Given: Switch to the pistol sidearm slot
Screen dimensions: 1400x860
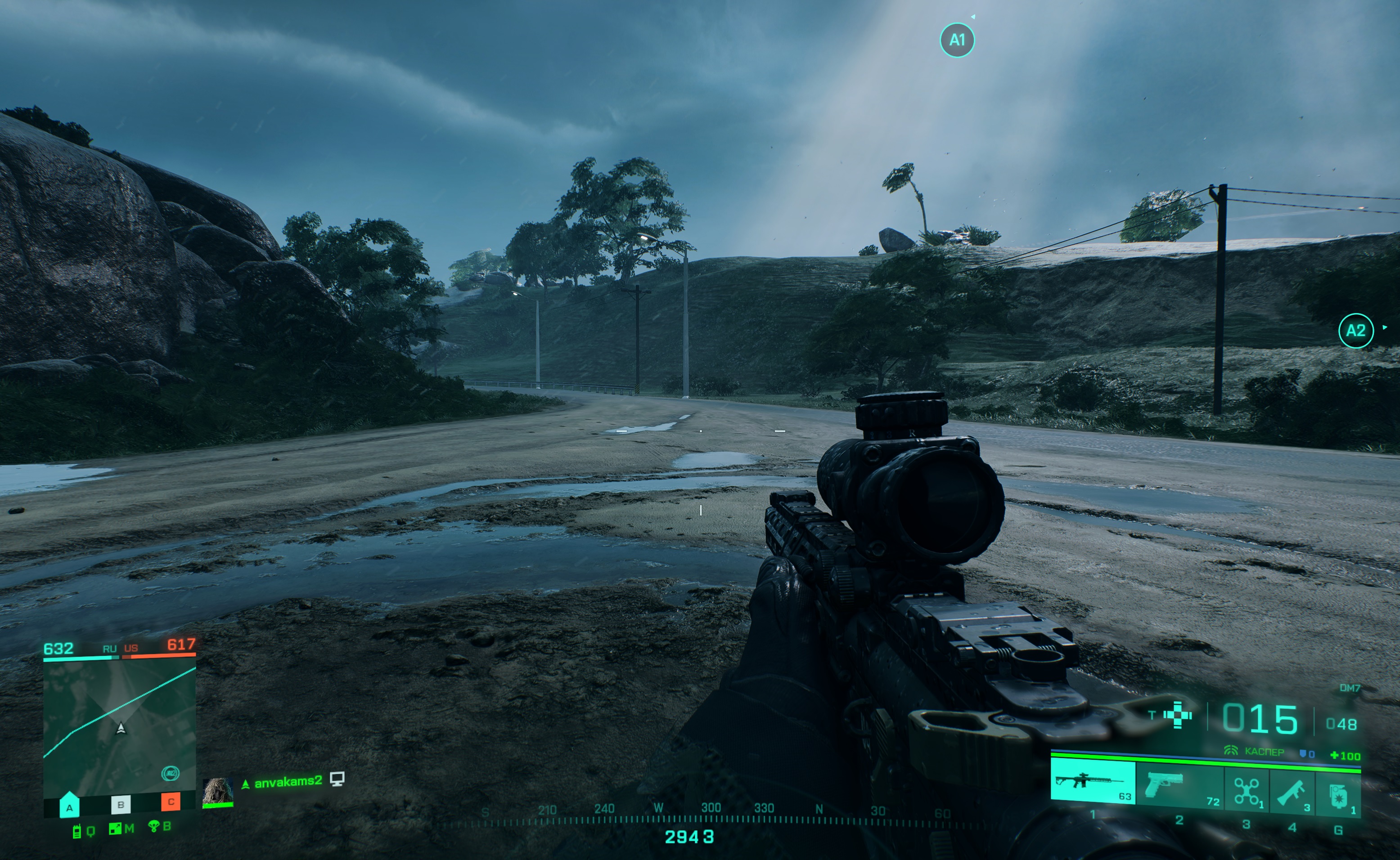Looking at the screenshot, I should (x=1178, y=784).
